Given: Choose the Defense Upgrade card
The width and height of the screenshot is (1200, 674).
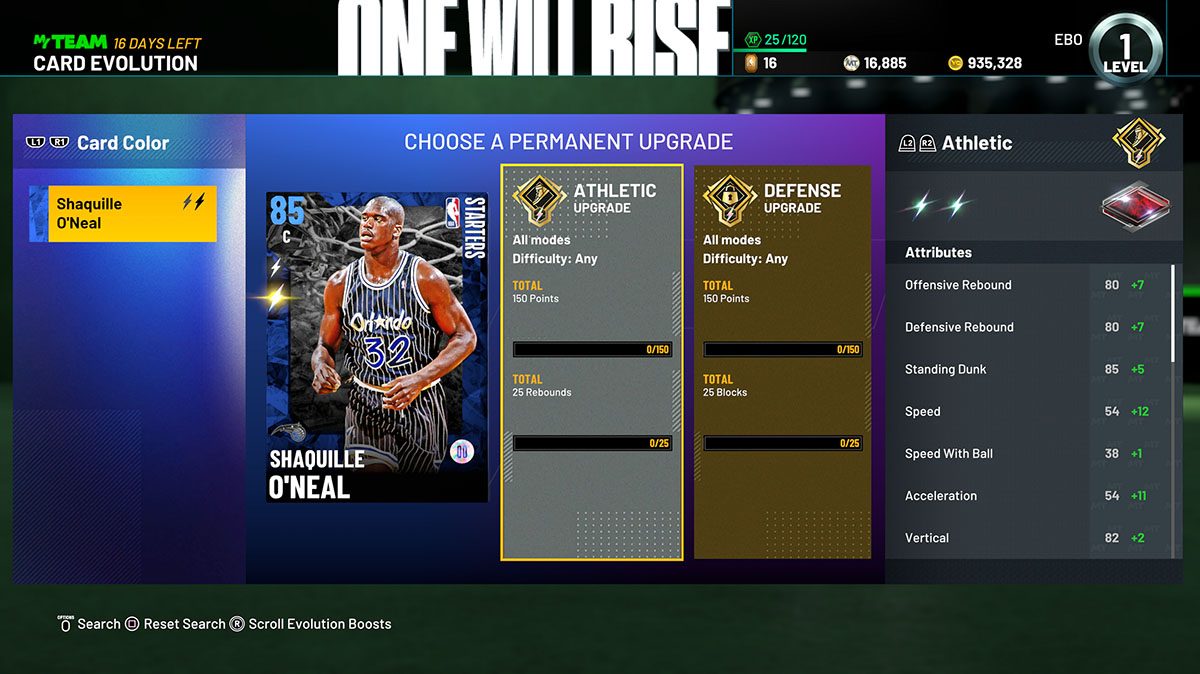Looking at the screenshot, I should click(x=782, y=361).
